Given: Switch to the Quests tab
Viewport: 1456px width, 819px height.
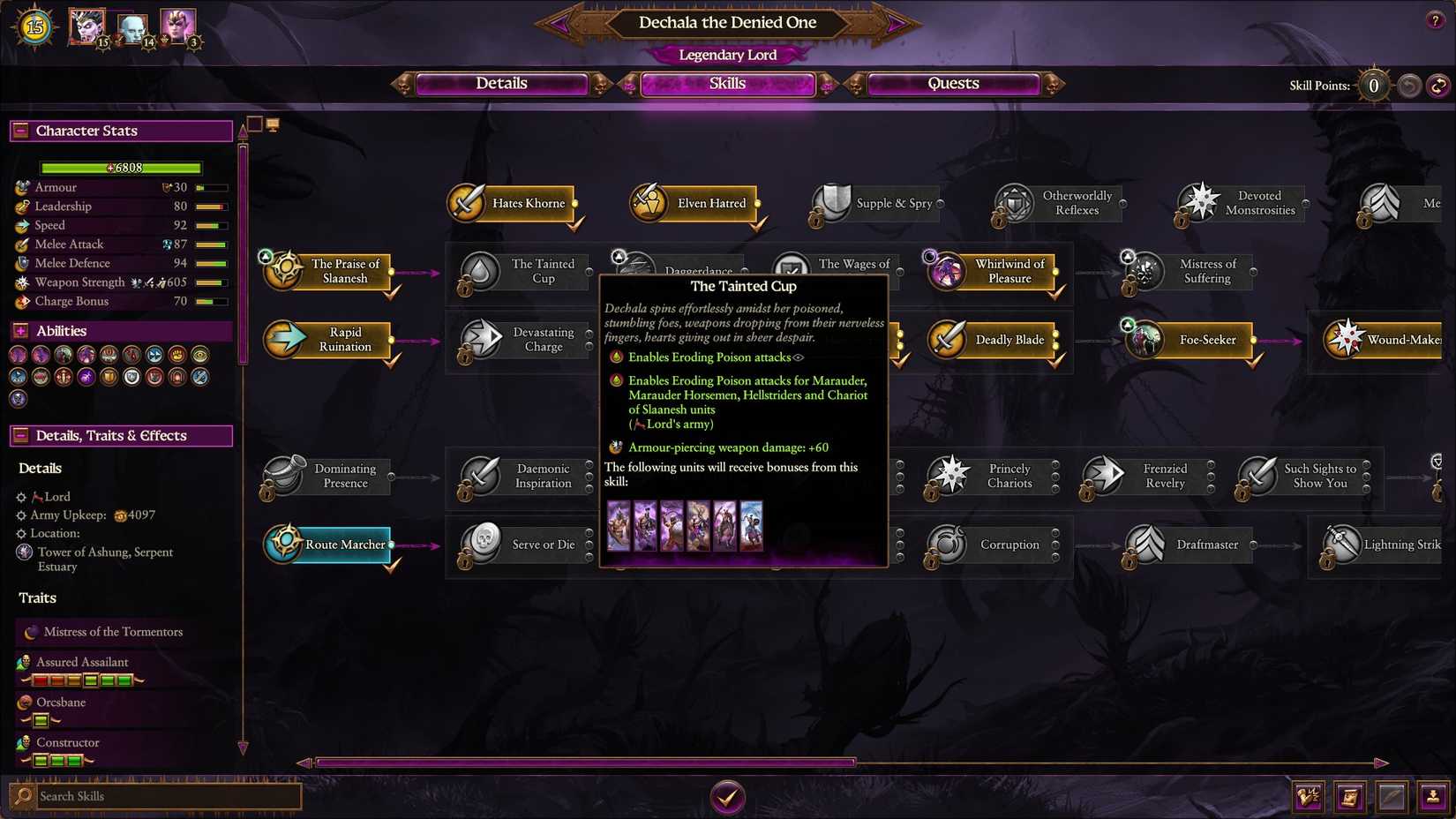Looking at the screenshot, I should click(x=953, y=84).
